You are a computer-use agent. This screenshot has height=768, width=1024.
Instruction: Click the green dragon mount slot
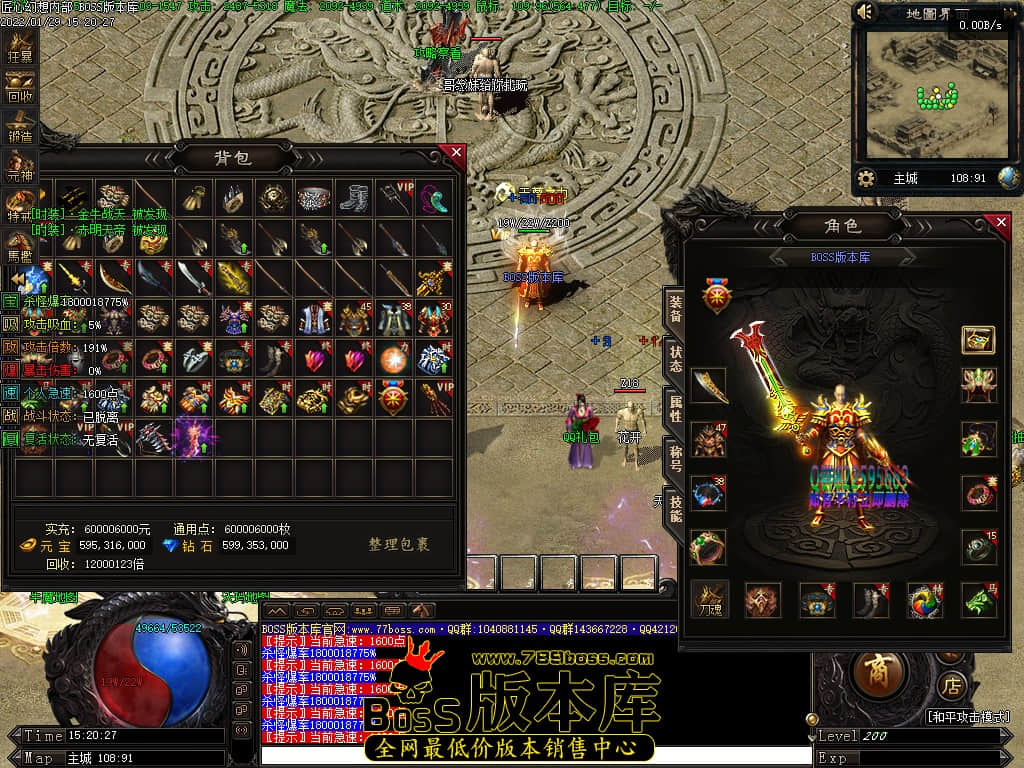[x=980, y=599]
